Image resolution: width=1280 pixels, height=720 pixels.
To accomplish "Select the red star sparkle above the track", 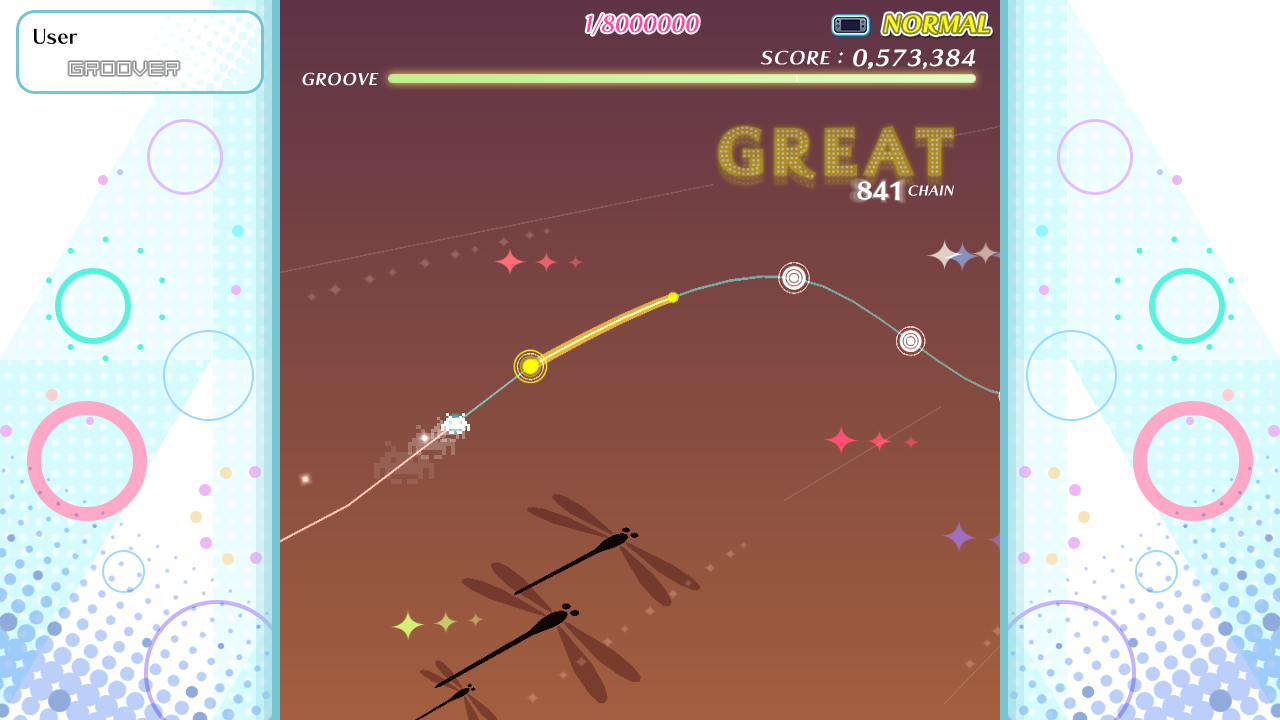I will [x=508, y=262].
